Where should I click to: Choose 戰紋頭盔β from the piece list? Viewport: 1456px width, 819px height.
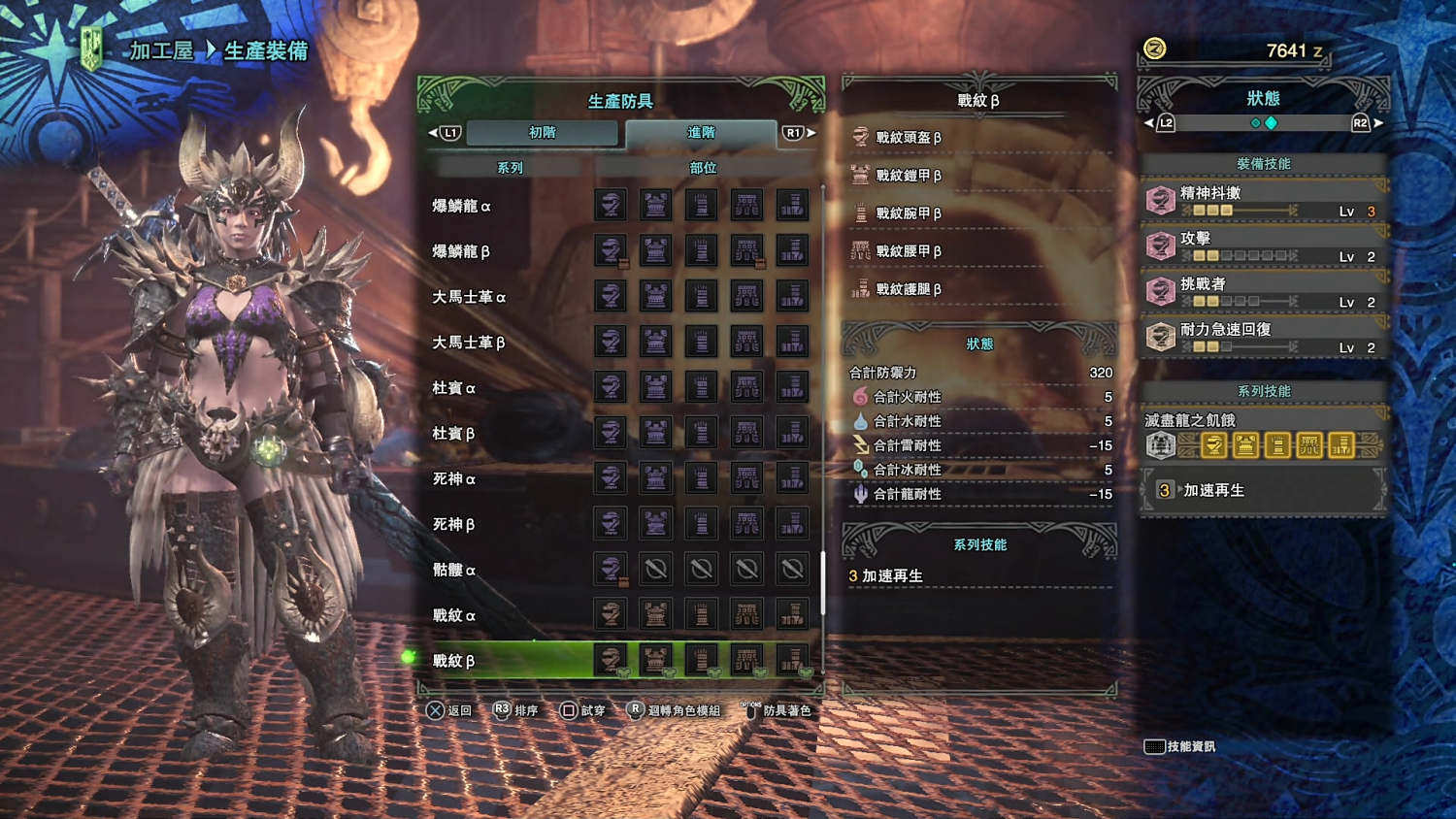(909, 138)
